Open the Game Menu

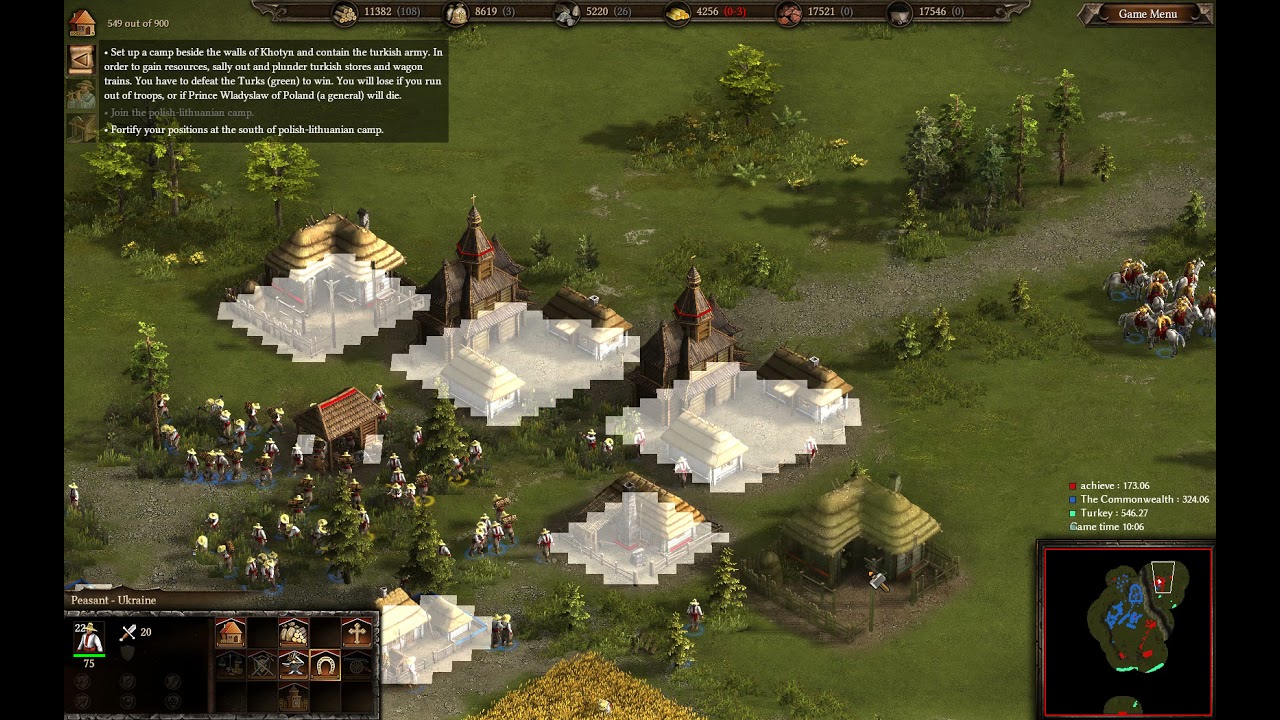[x=1147, y=14]
